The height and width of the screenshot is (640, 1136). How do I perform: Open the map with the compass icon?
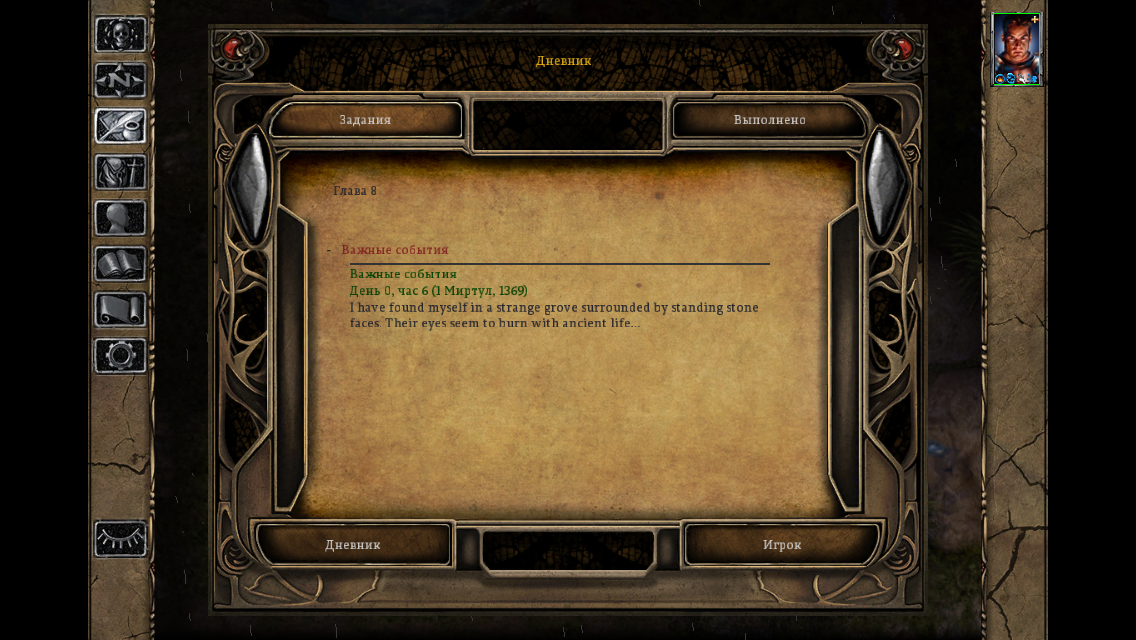click(x=121, y=81)
